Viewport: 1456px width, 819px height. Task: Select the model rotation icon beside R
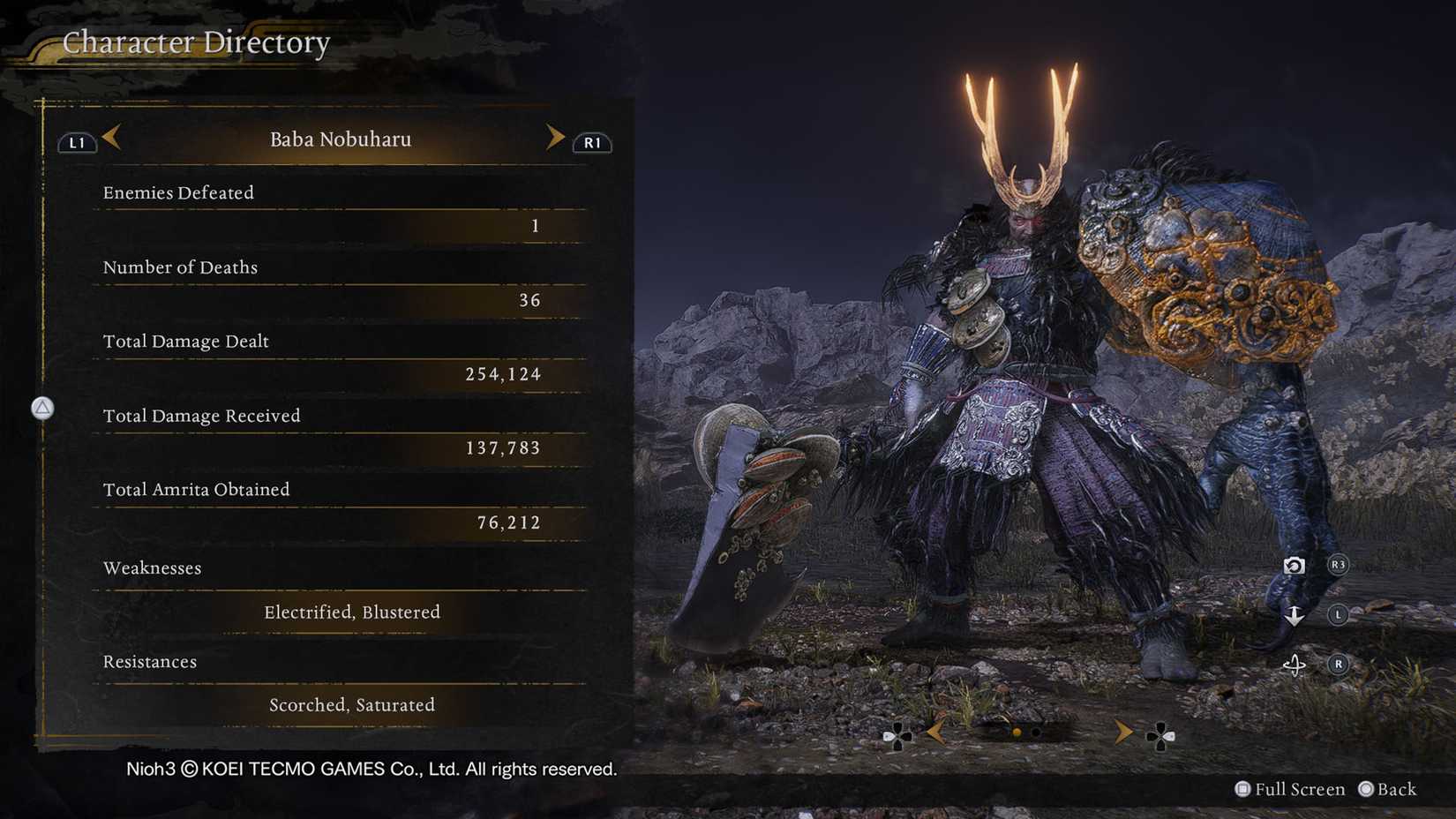1295,664
